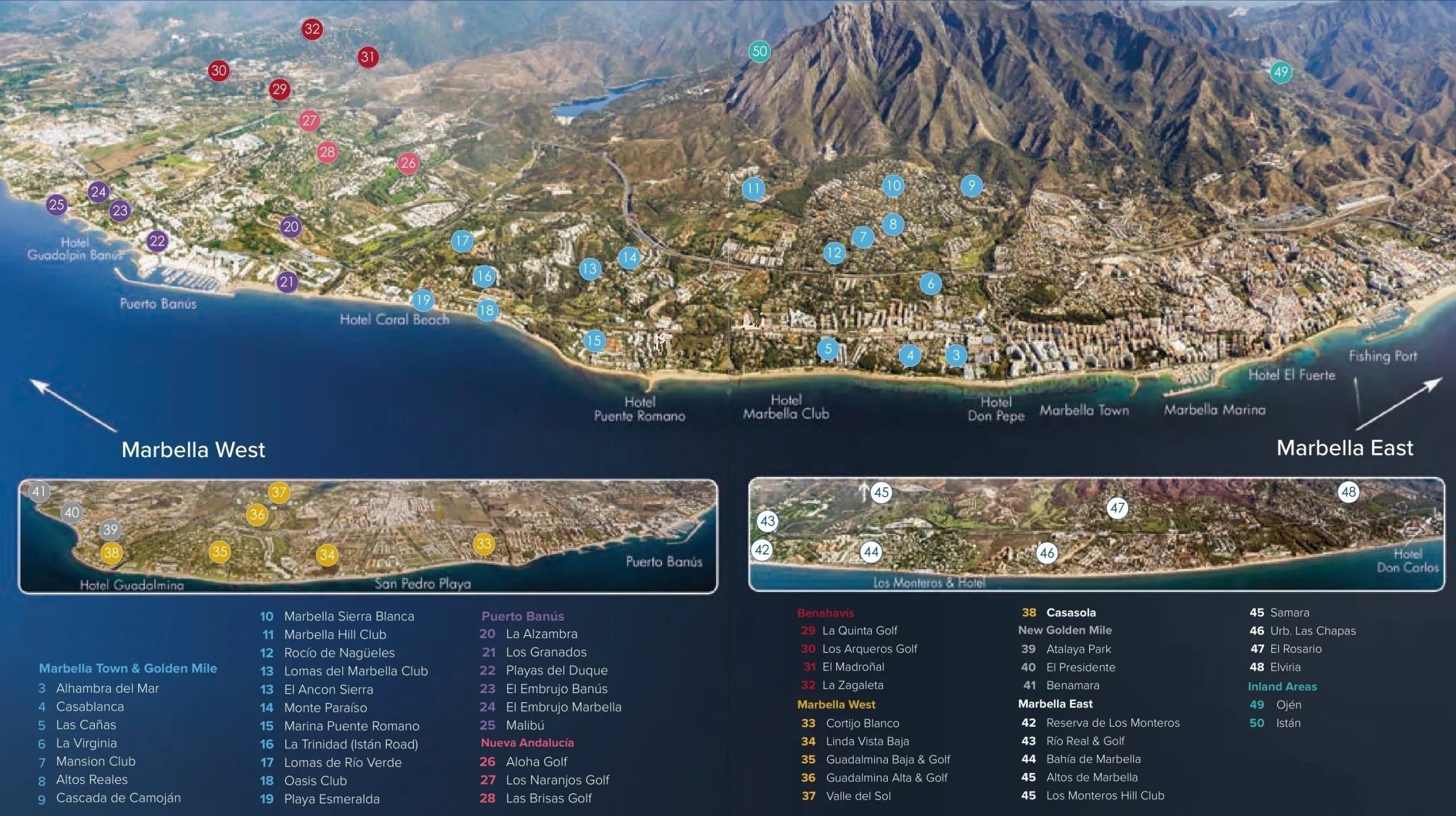1456x816 pixels.
Task: Choose the Elviria legend entry
Action: click(x=1285, y=667)
